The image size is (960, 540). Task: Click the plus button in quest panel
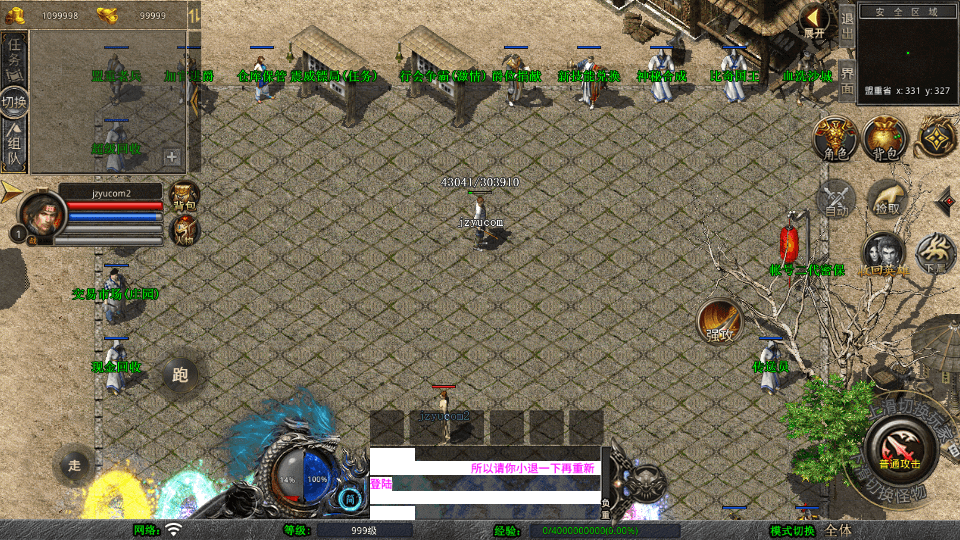pyautogui.click(x=172, y=157)
